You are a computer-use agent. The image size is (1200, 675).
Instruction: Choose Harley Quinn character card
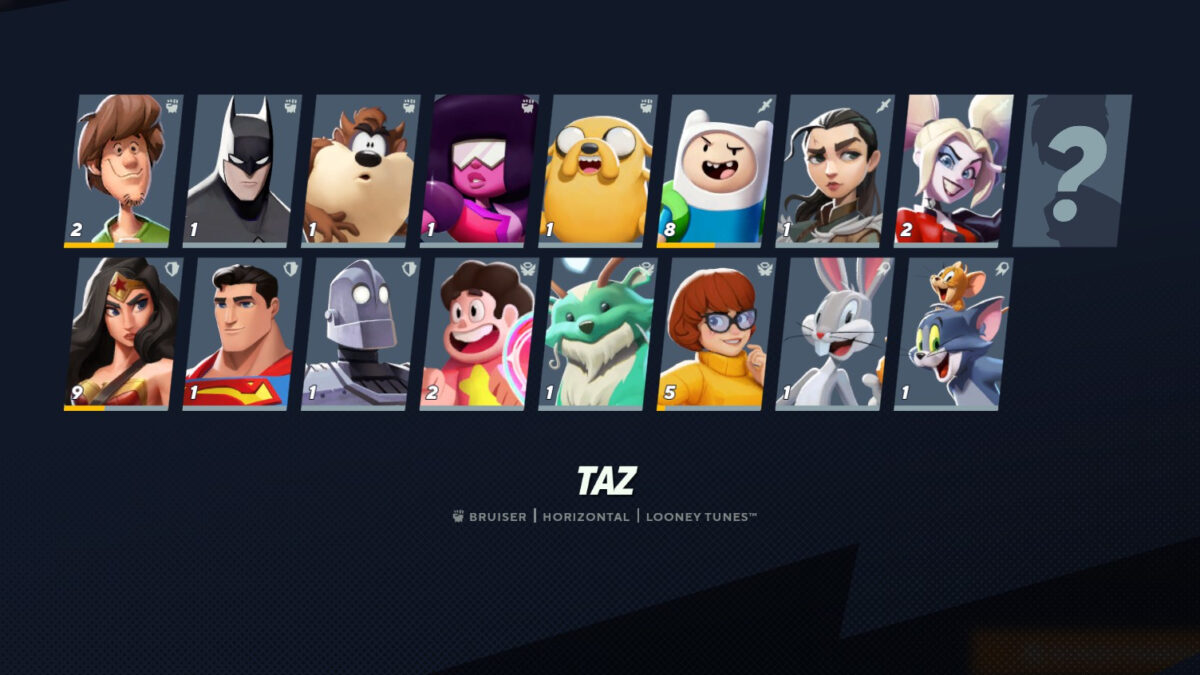(x=953, y=170)
